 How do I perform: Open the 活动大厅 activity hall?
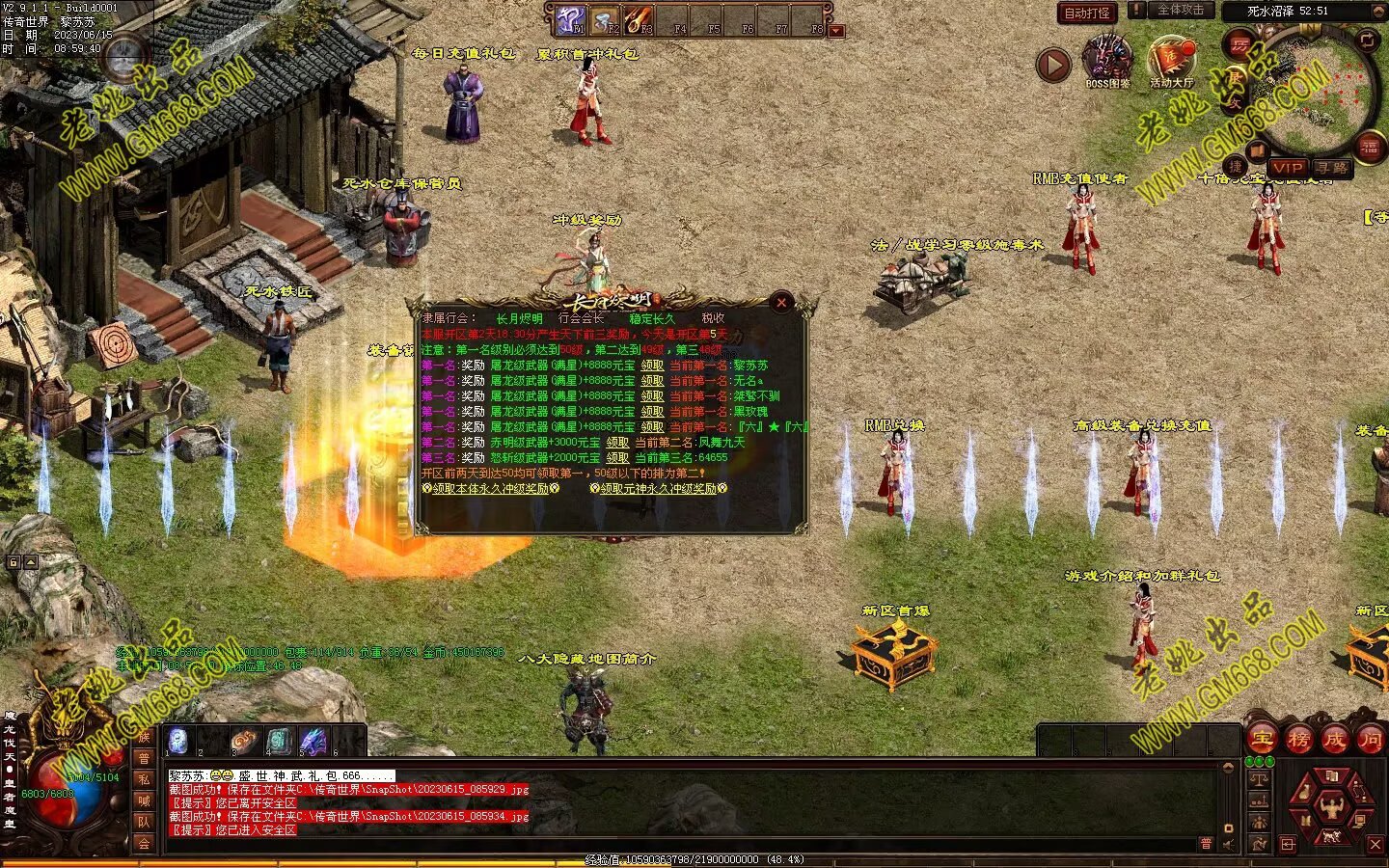tap(1171, 60)
